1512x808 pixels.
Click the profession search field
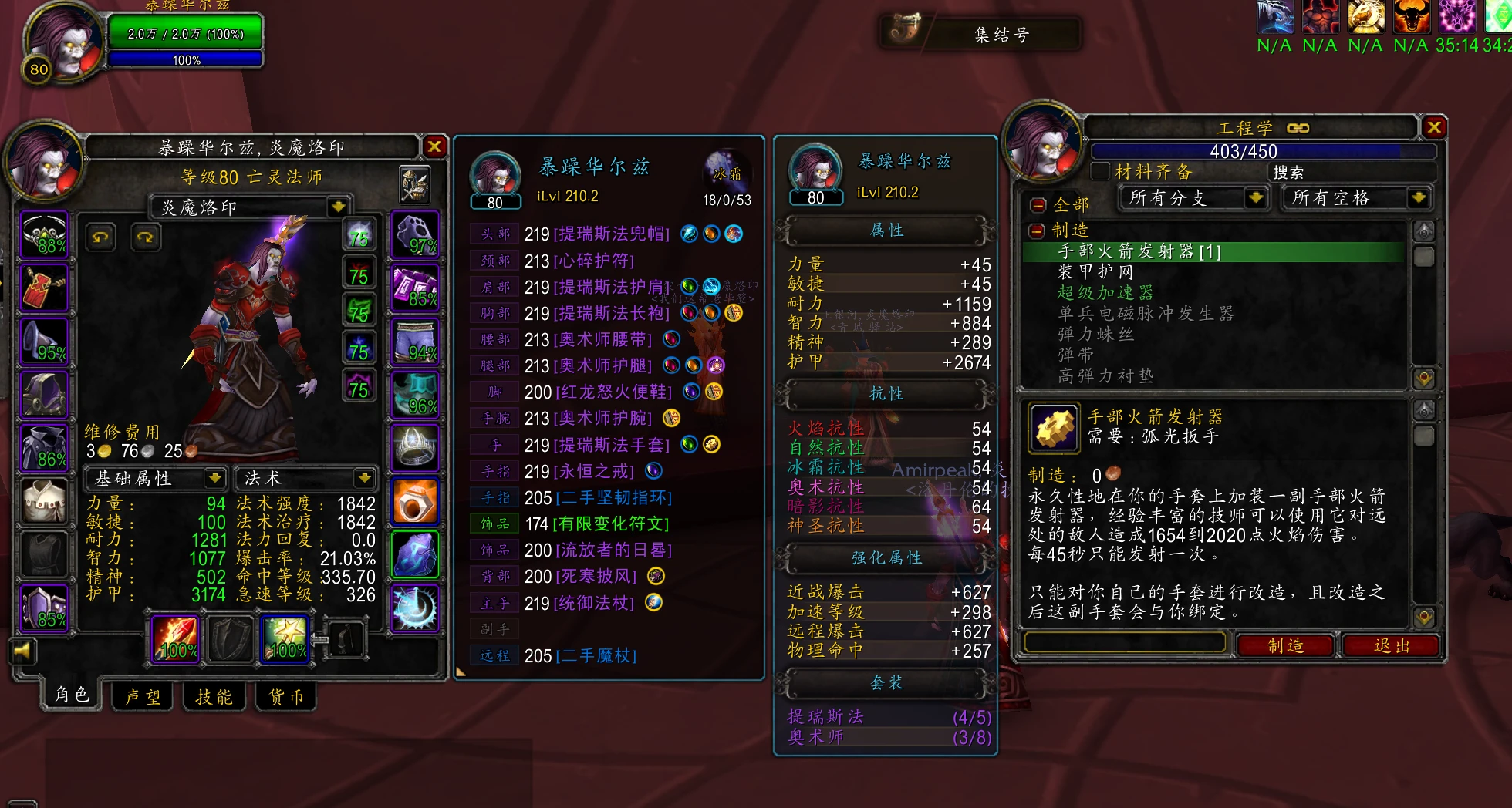click(1350, 172)
